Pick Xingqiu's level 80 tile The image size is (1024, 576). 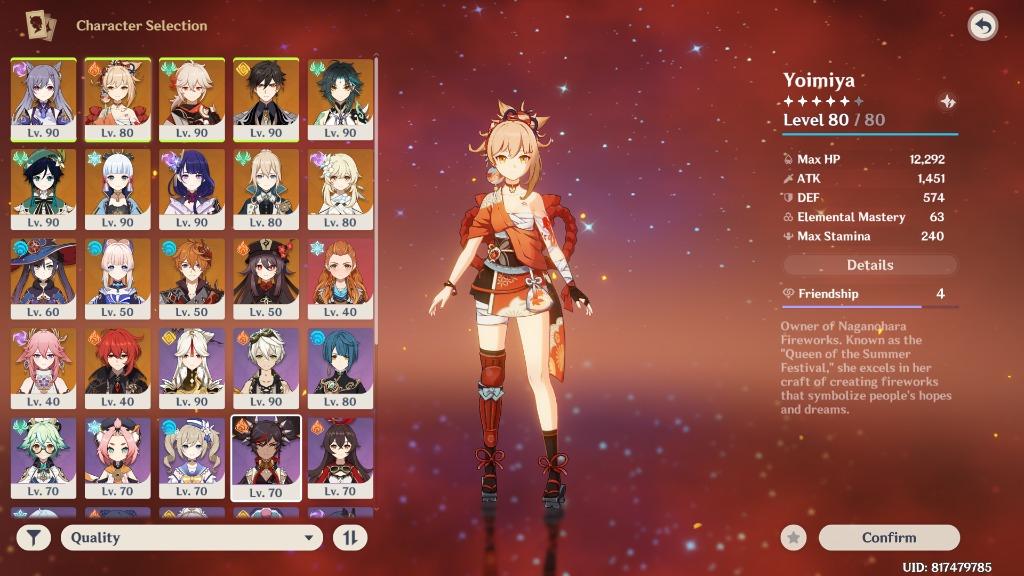(340, 367)
